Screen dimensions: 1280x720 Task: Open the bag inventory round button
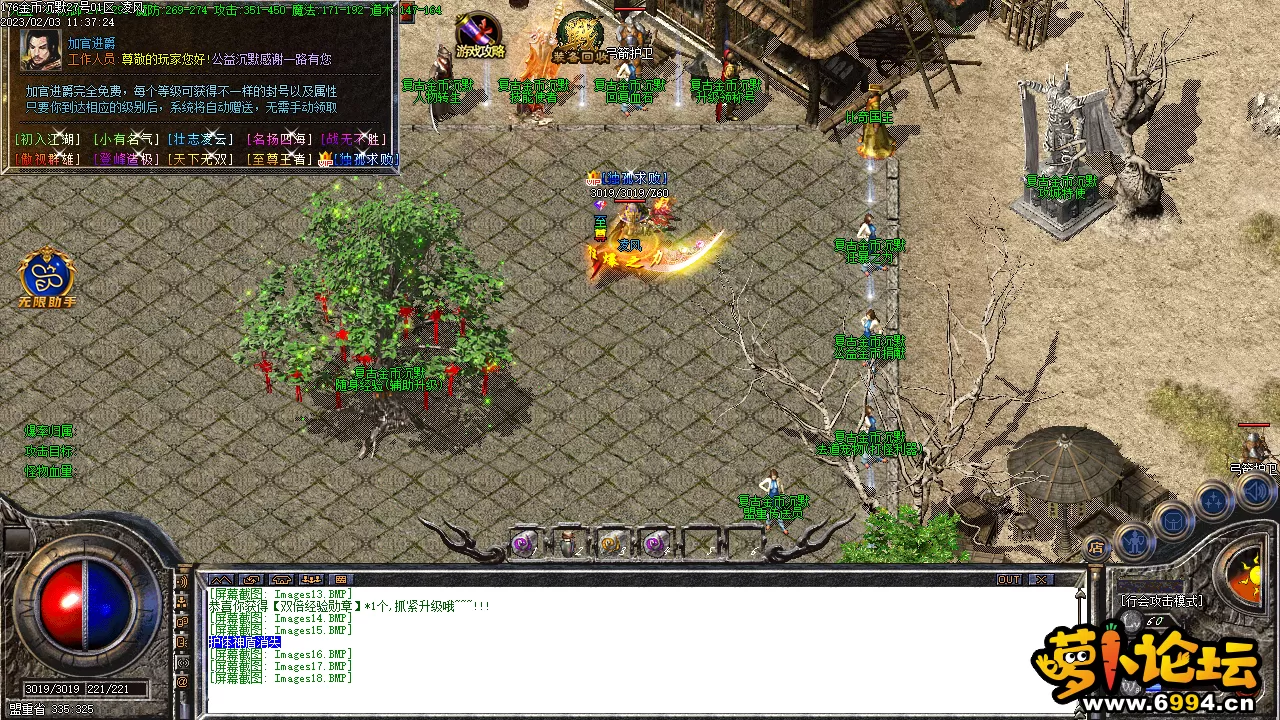[1173, 520]
